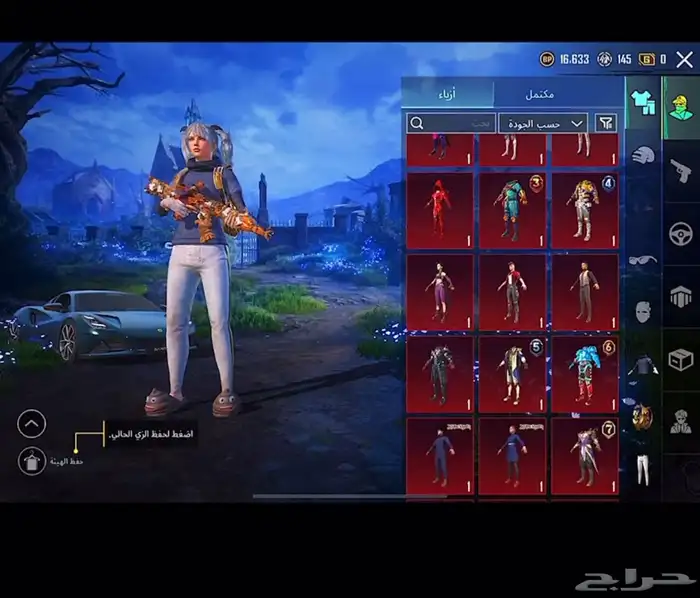Switch to the أزياء outfits tab

447,94
